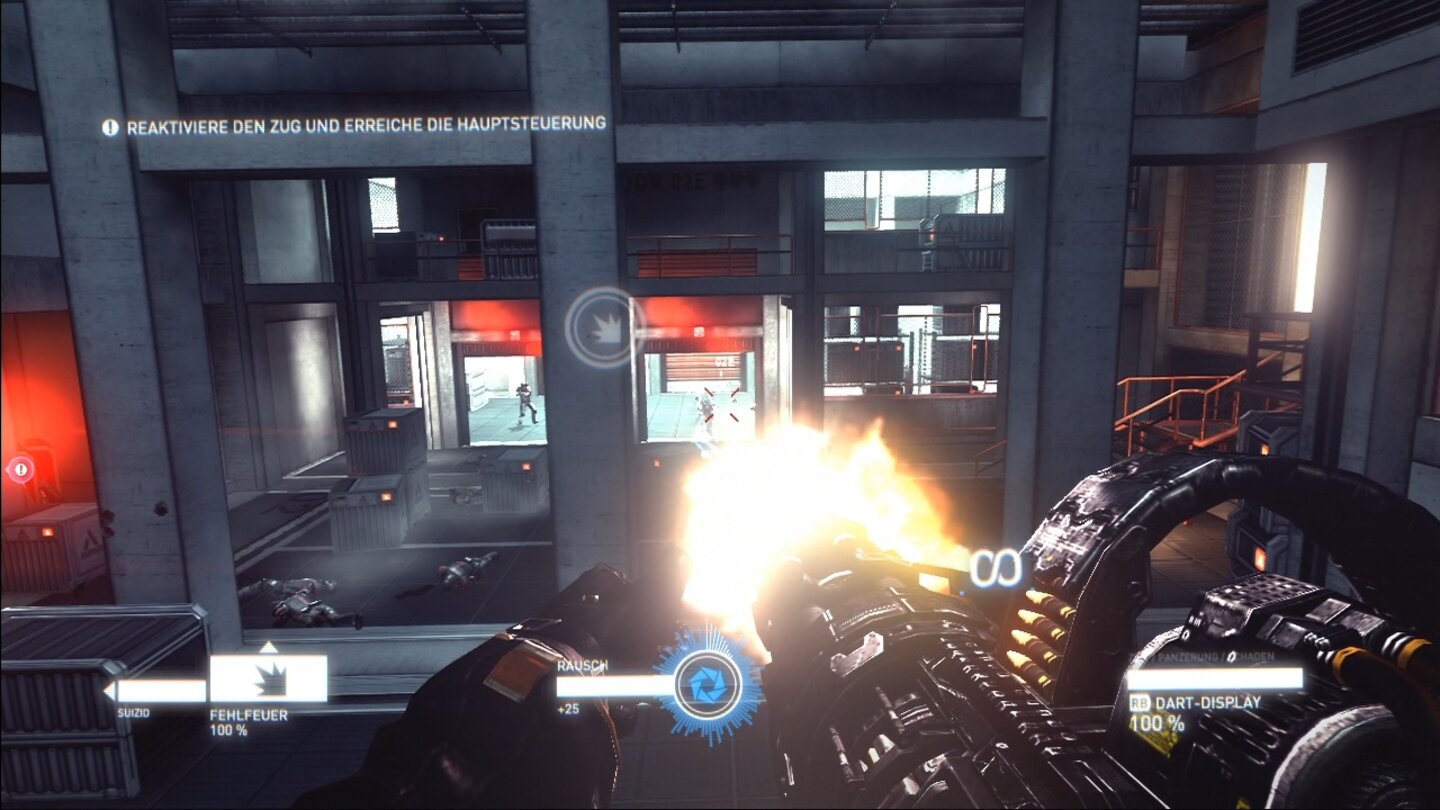Select the explosion objective marker above the doorway
Viewport: 1440px width, 810px height.
point(596,326)
